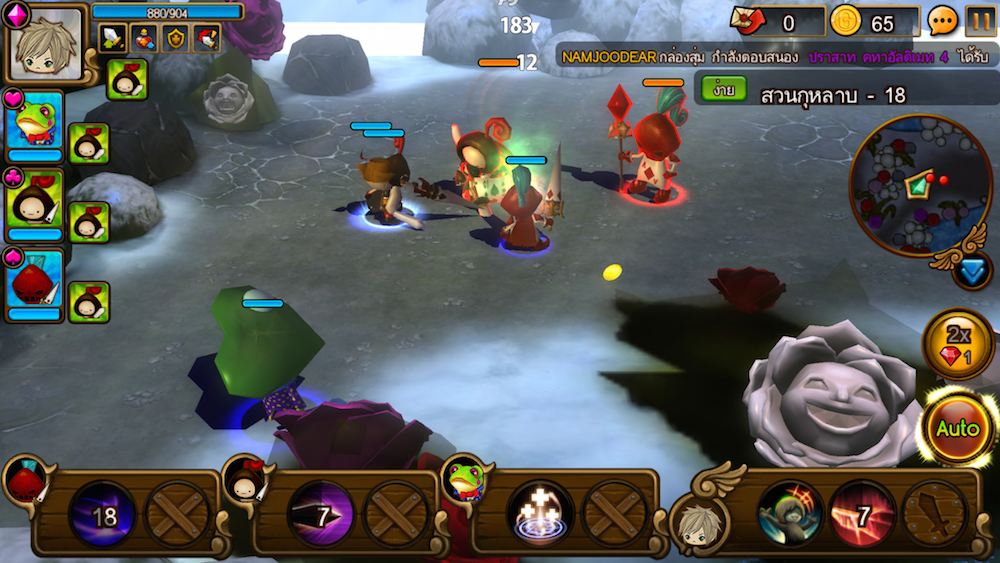Pause the game with the pause button
The image size is (1000, 563).
pyautogui.click(x=981, y=21)
